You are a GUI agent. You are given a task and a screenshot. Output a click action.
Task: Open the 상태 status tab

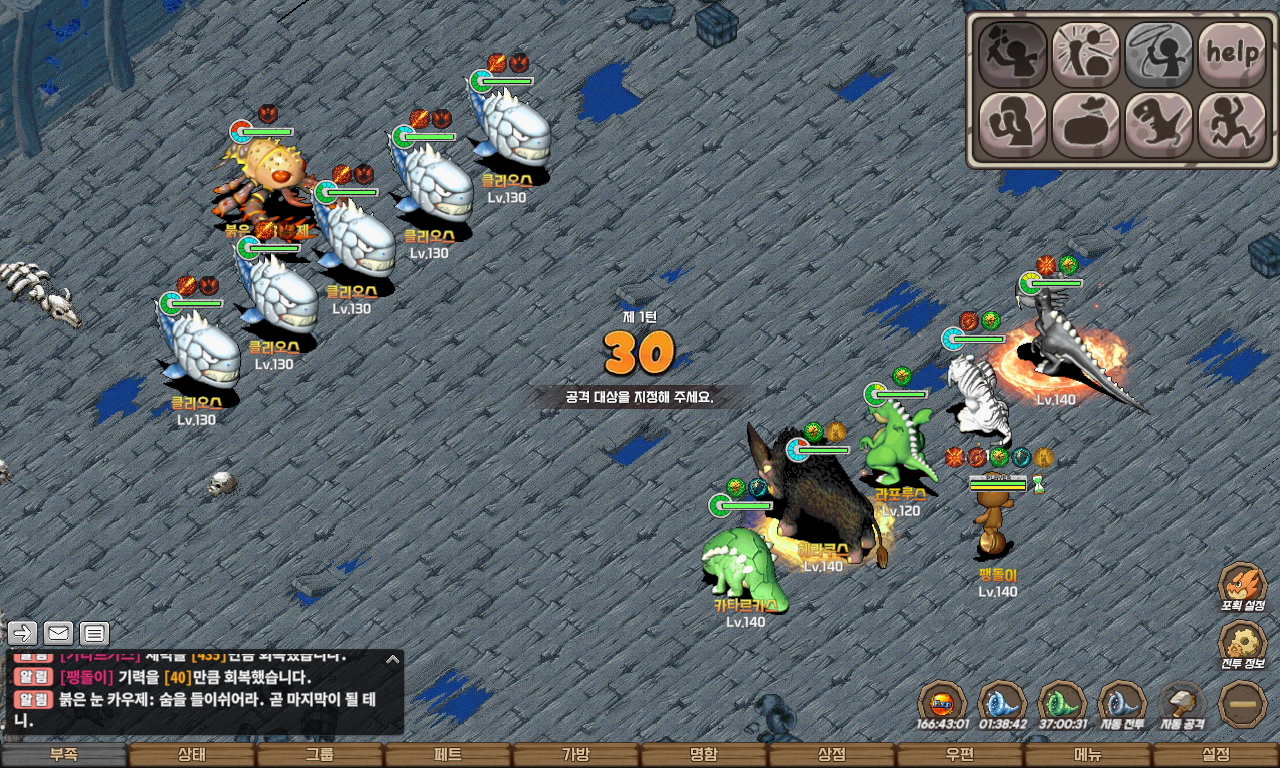pyautogui.click(x=191, y=755)
